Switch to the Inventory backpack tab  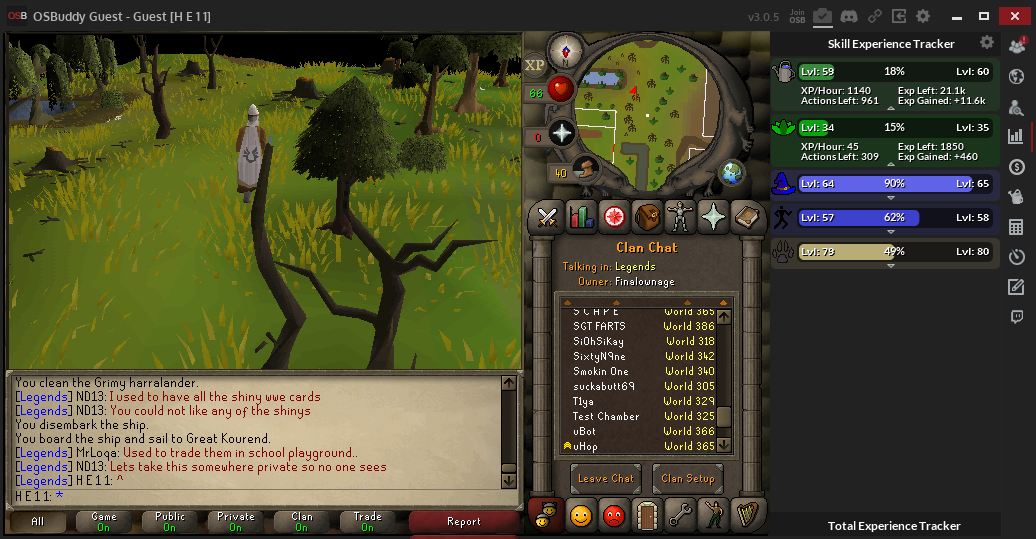(647, 216)
